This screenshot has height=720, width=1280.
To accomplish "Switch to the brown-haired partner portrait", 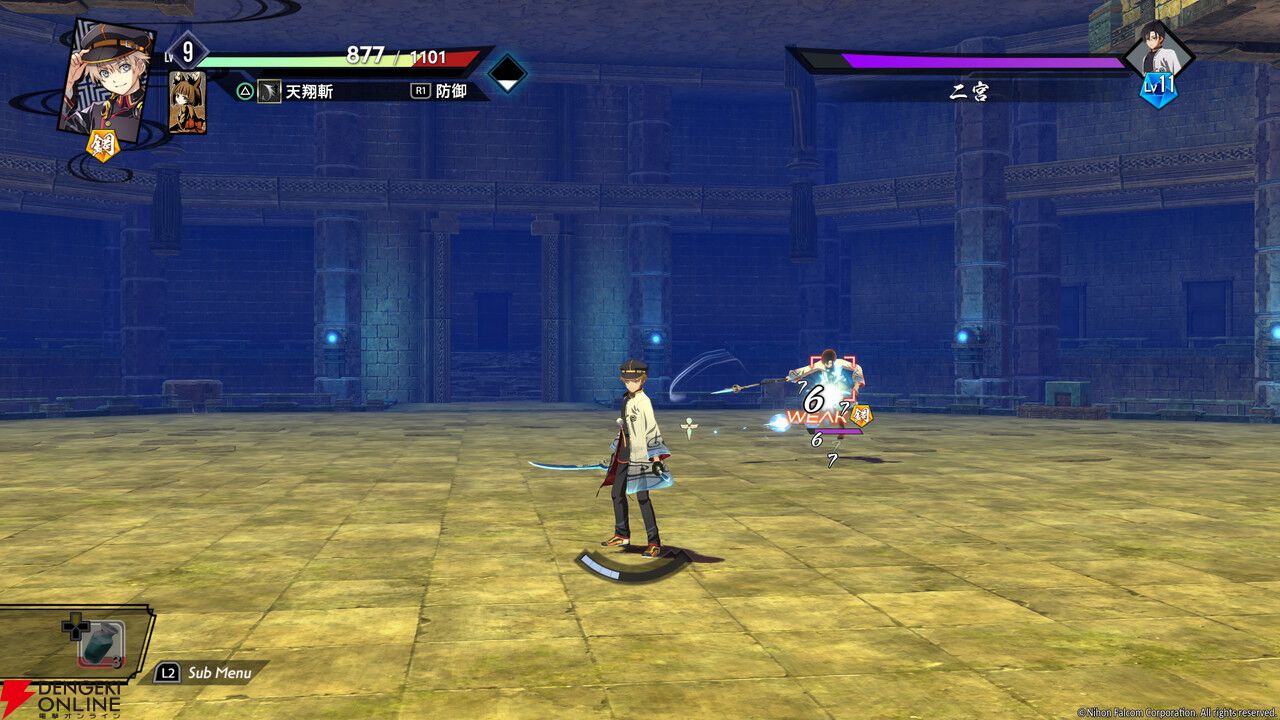I will (x=187, y=102).
